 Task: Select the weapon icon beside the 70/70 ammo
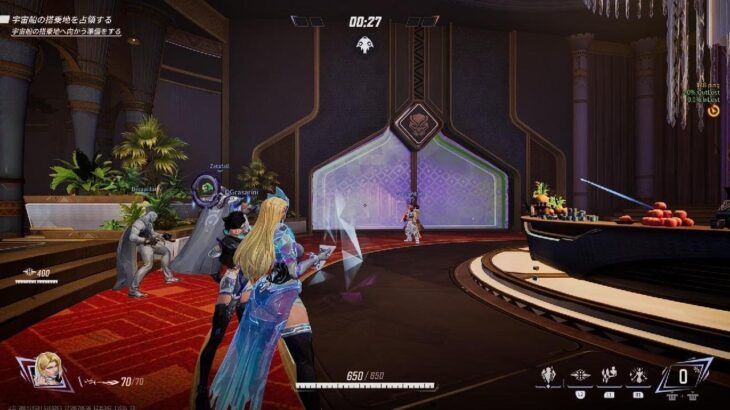[97, 381]
